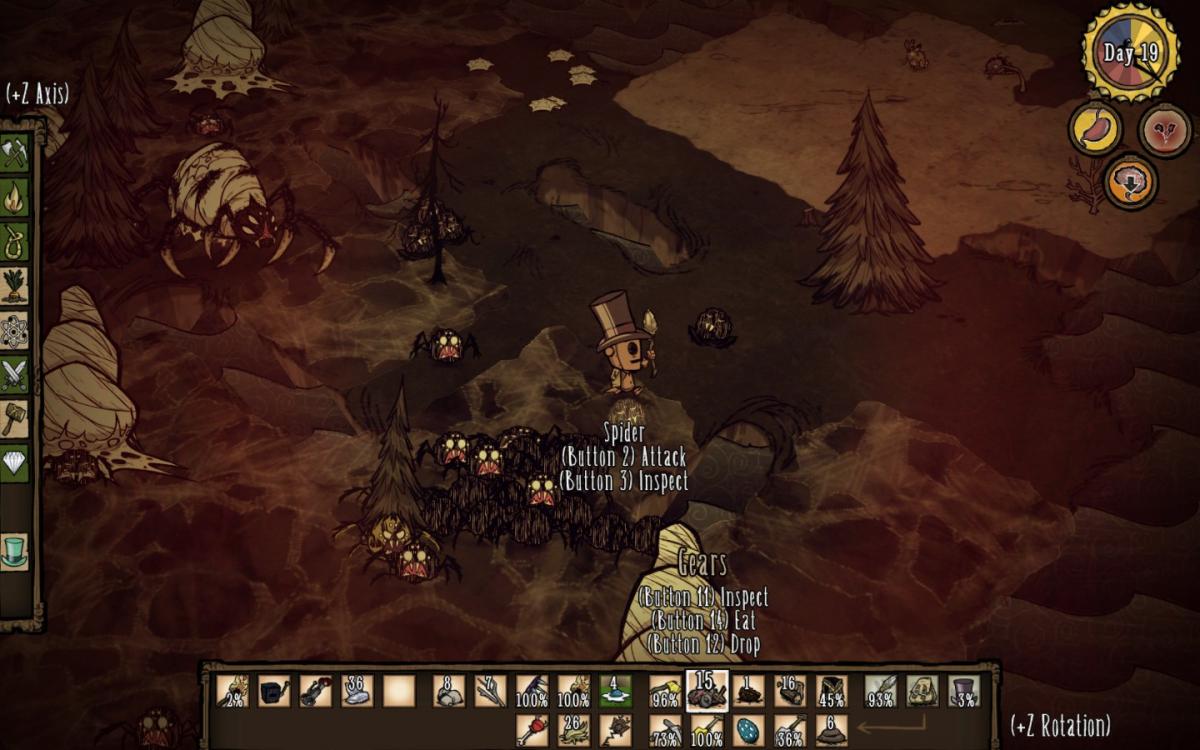Viewport: 1200px width, 750px height.
Task: Open the Structures tab with hammer icon
Action: (x=15, y=418)
